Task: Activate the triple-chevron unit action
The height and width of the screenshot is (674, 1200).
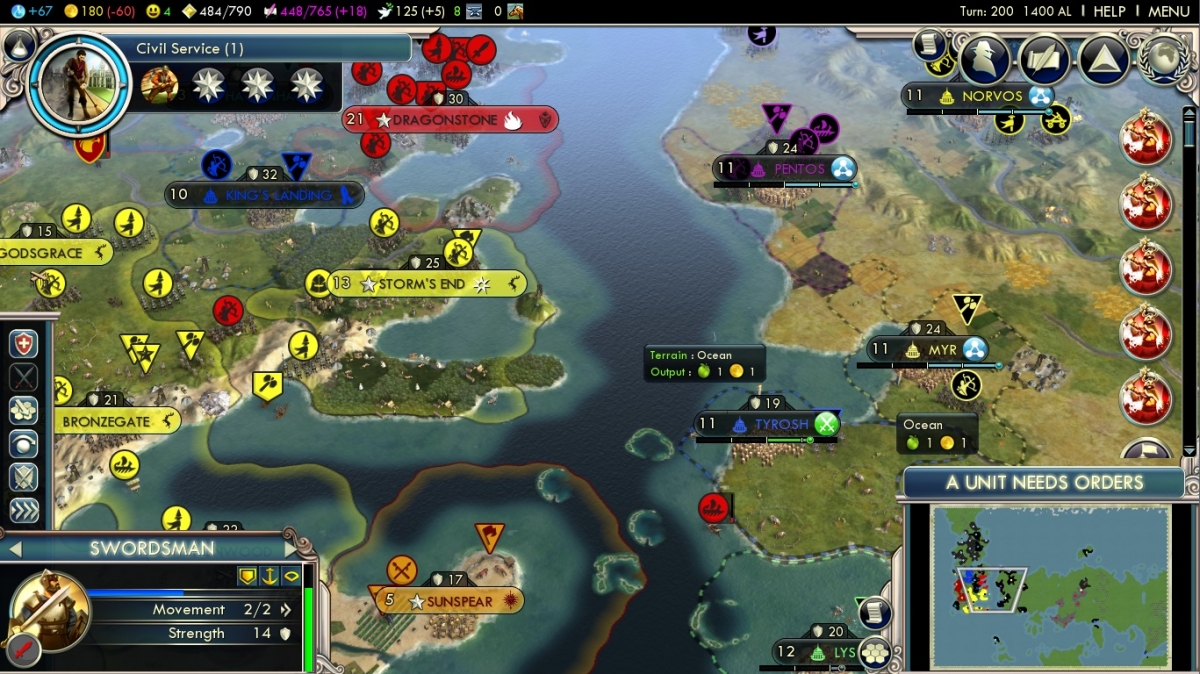Action: pyautogui.click(x=24, y=510)
